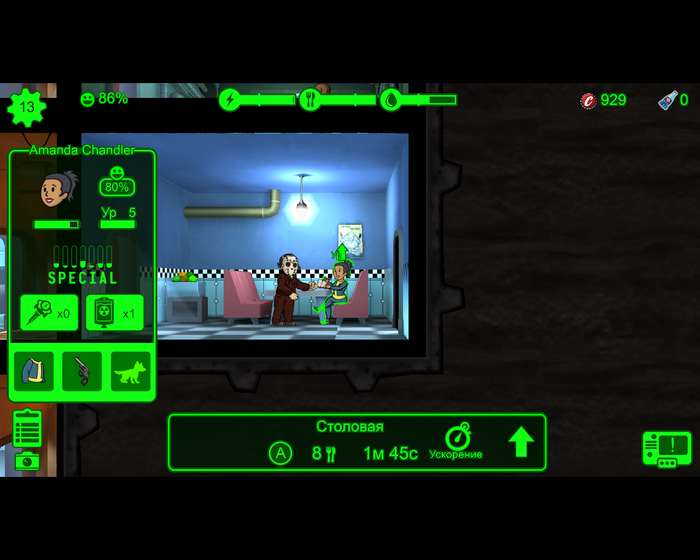Upgrade the Столовая room with the arrow

[x=521, y=442]
